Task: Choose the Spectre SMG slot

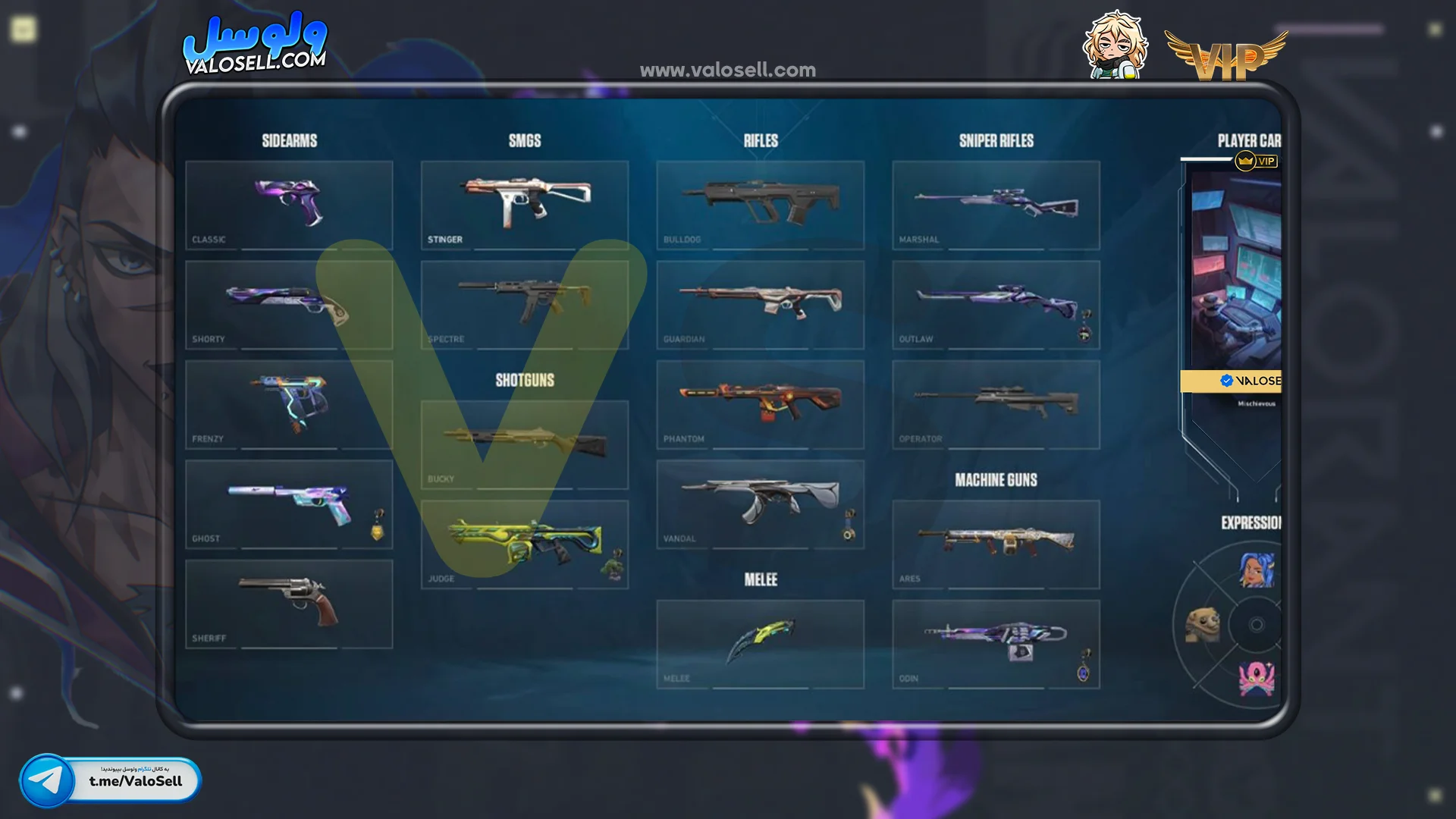Action: [x=525, y=305]
